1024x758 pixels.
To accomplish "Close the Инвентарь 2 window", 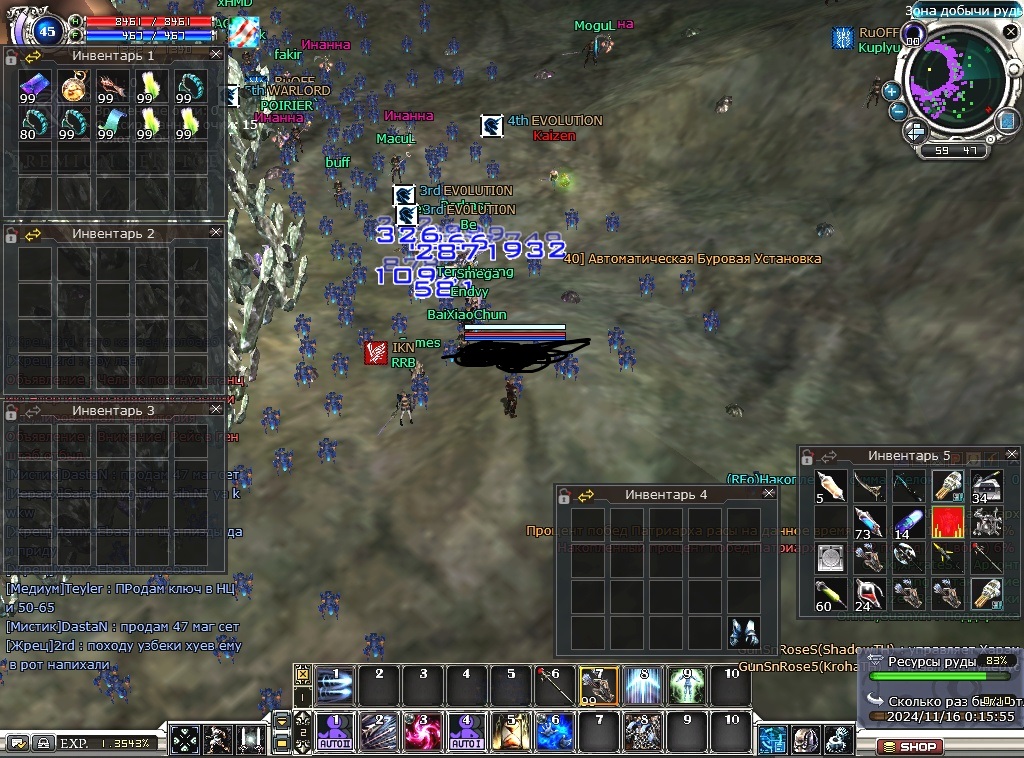I will pyautogui.click(x=216, y=233).
